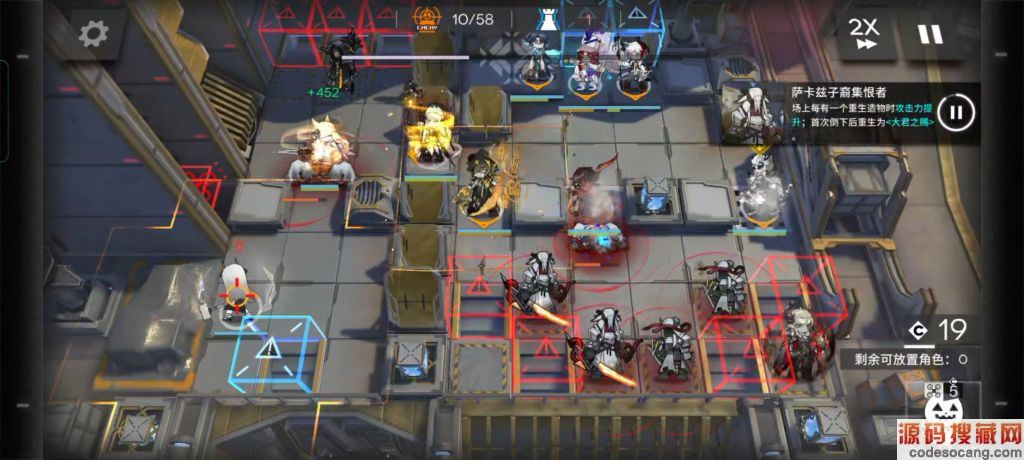This screenshot has width=1024, height=460.
Task: Click the circular pause button on enemy info popup
Action: [955, 112]
